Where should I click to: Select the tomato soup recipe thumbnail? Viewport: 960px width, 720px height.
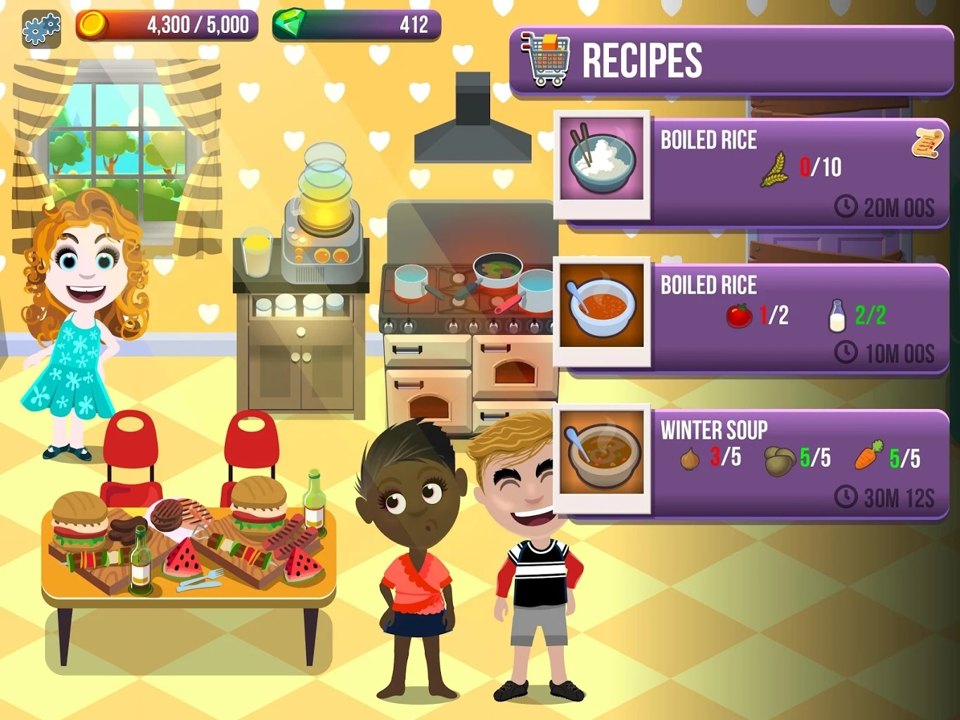coord(601,311)
